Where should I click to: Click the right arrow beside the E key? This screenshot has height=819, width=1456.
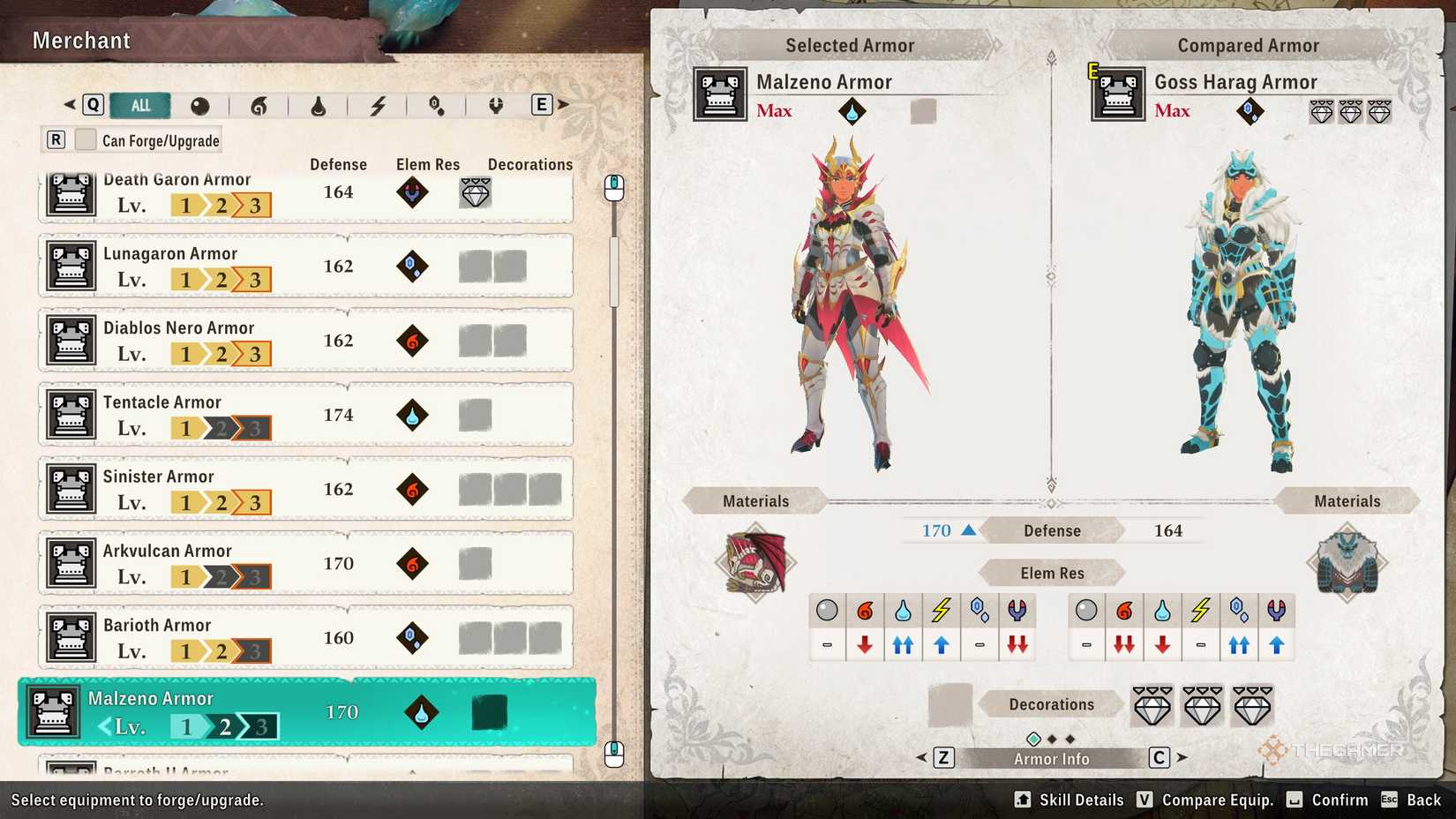tap(563, 104)
